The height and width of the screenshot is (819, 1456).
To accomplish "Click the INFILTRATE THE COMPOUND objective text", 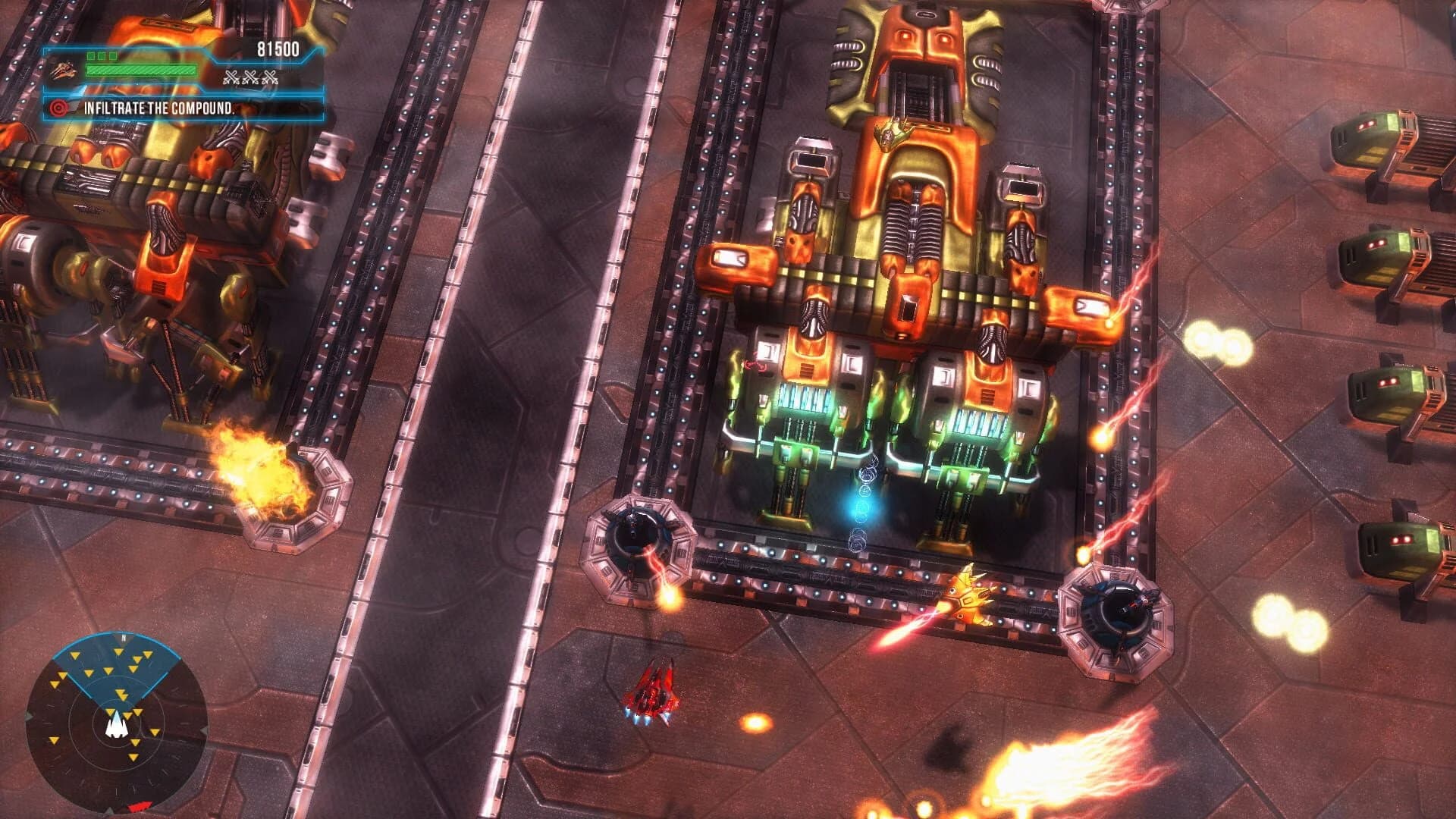I will [x=159, y=108].
